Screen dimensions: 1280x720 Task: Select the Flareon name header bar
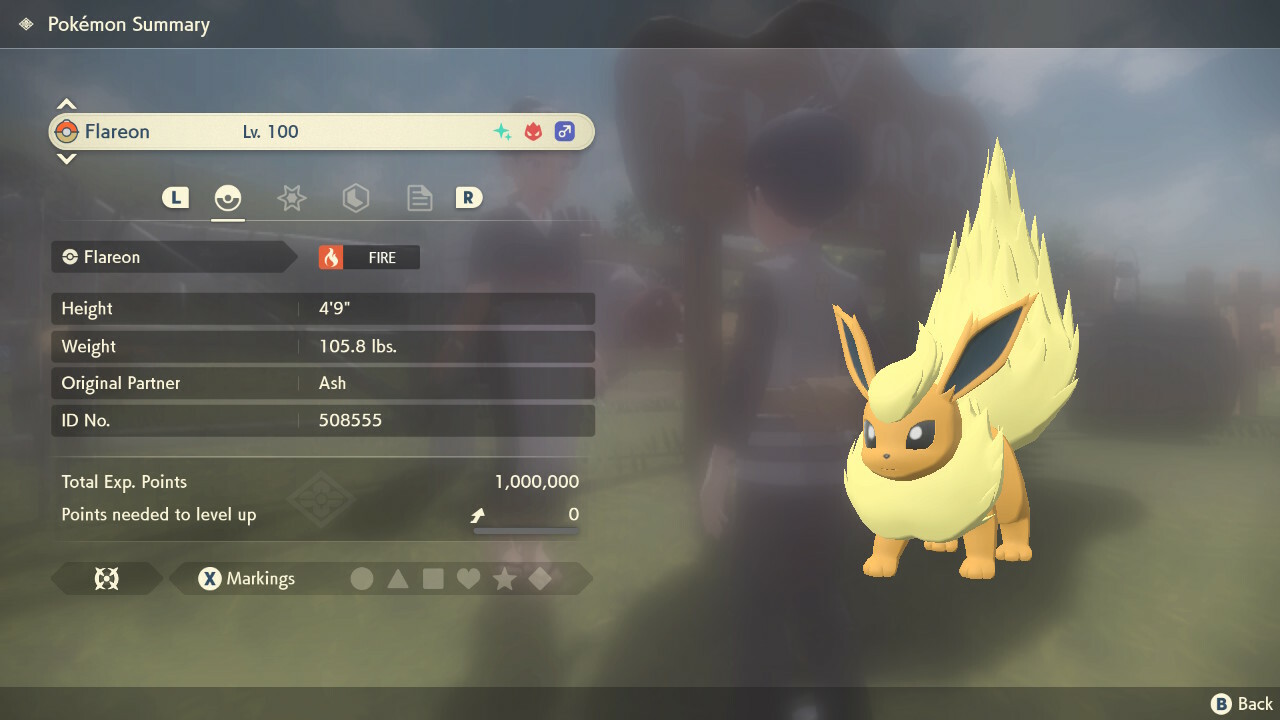click(x=322, y=132)
